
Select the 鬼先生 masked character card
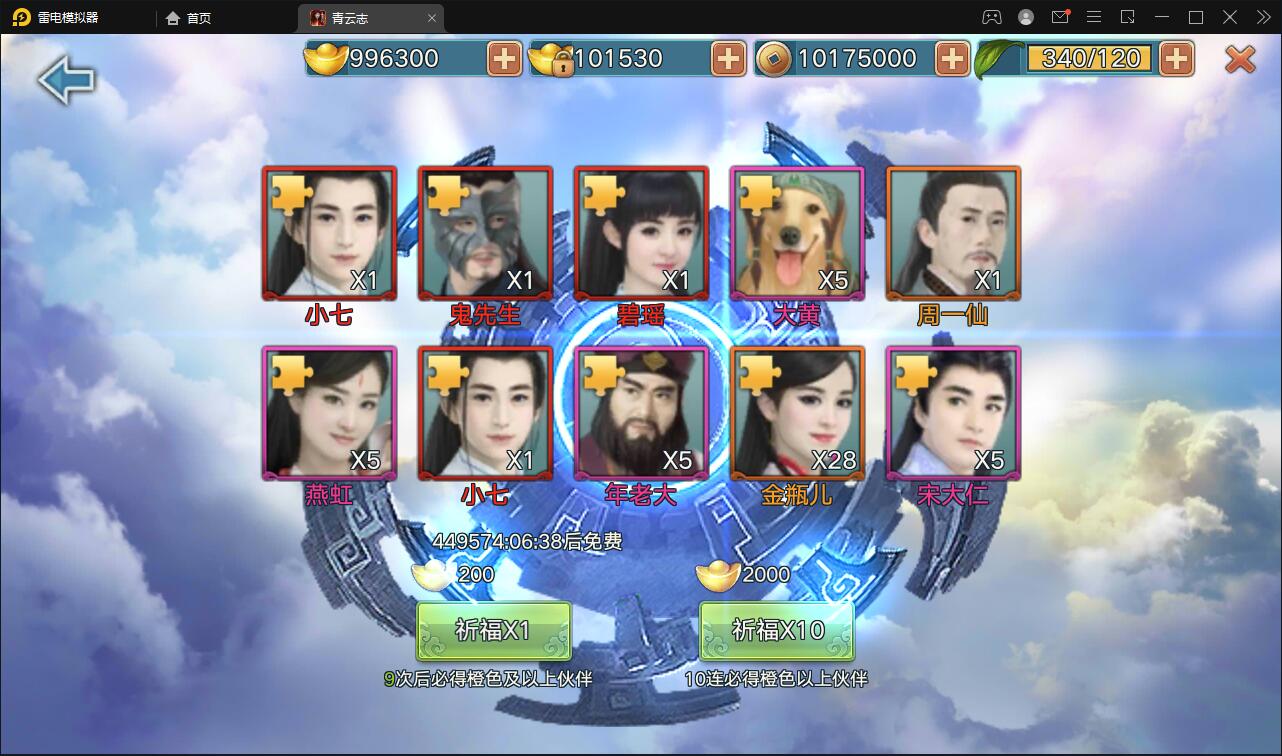(x=485, y=234)
